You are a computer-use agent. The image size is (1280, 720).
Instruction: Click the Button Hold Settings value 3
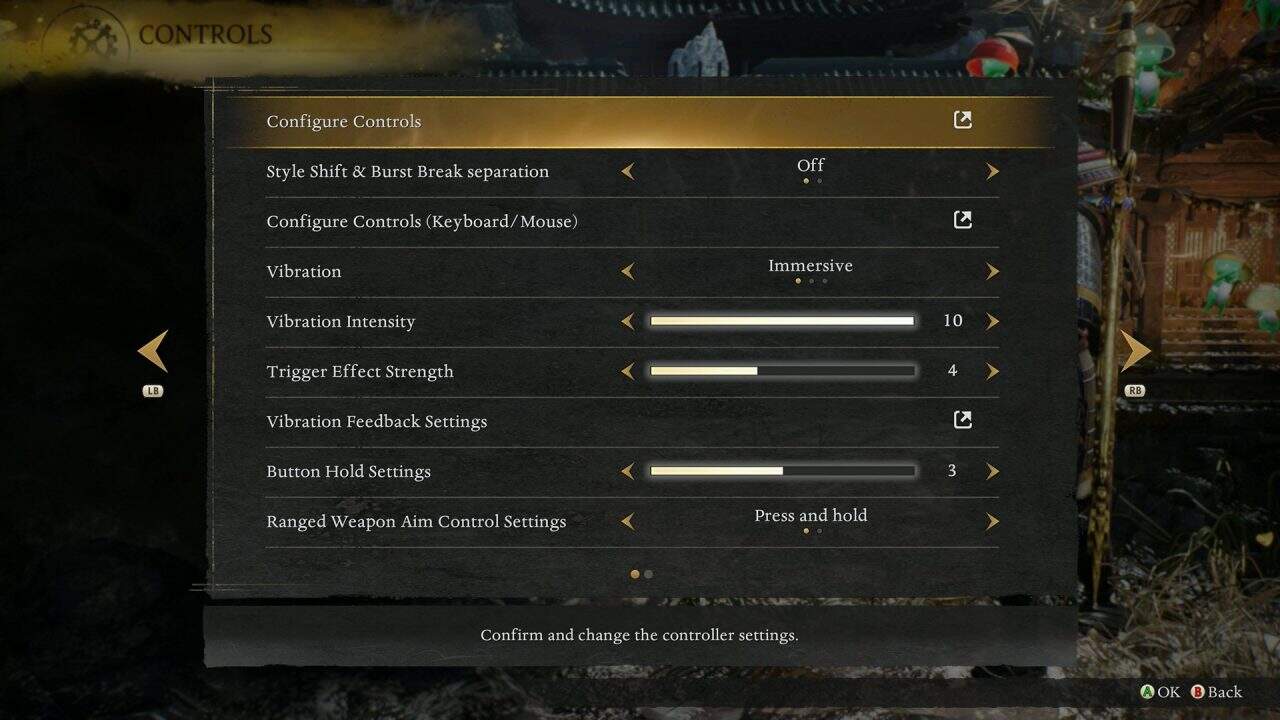[x=951, y=470]
